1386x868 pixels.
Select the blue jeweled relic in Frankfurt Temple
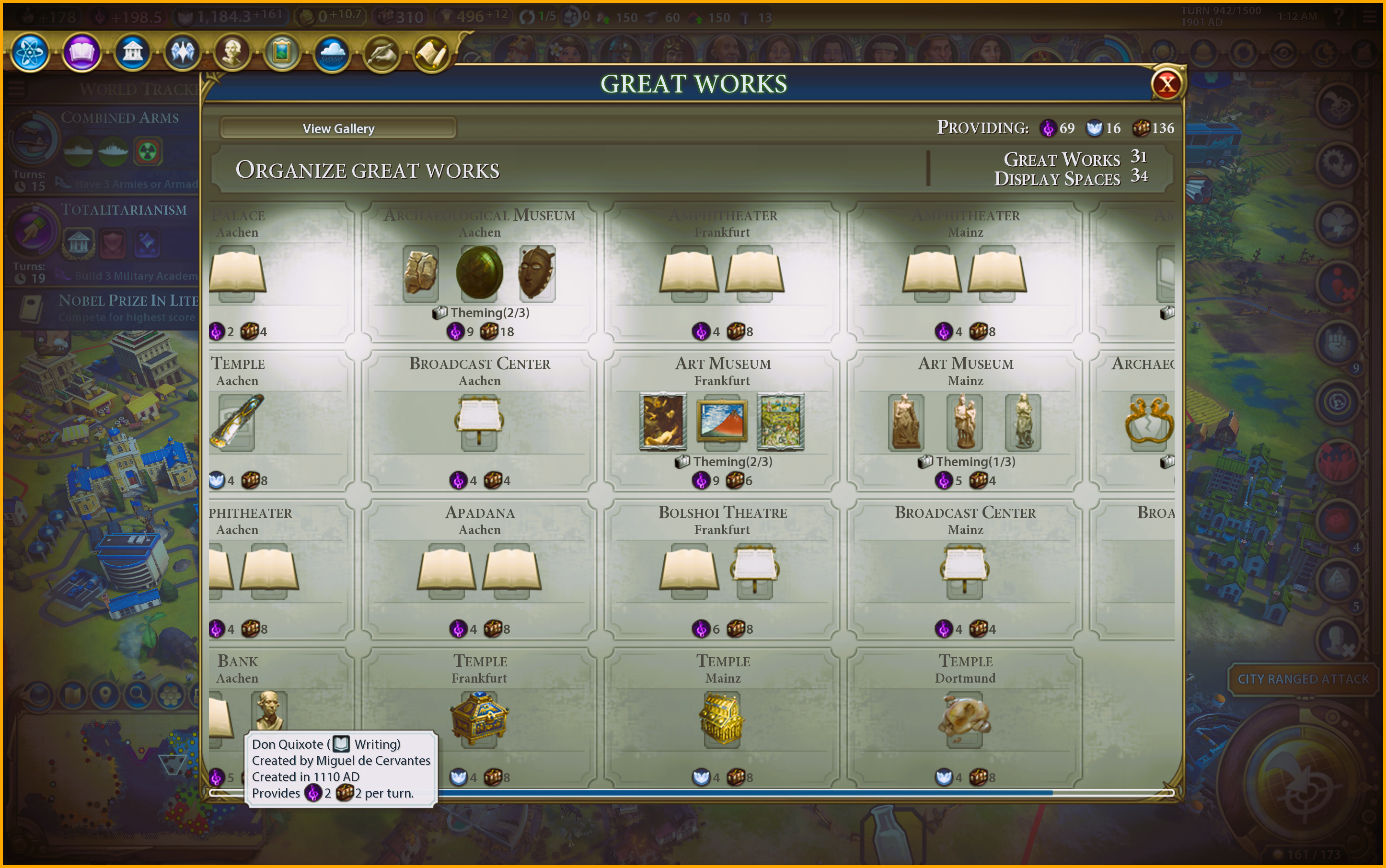(479, 718)
